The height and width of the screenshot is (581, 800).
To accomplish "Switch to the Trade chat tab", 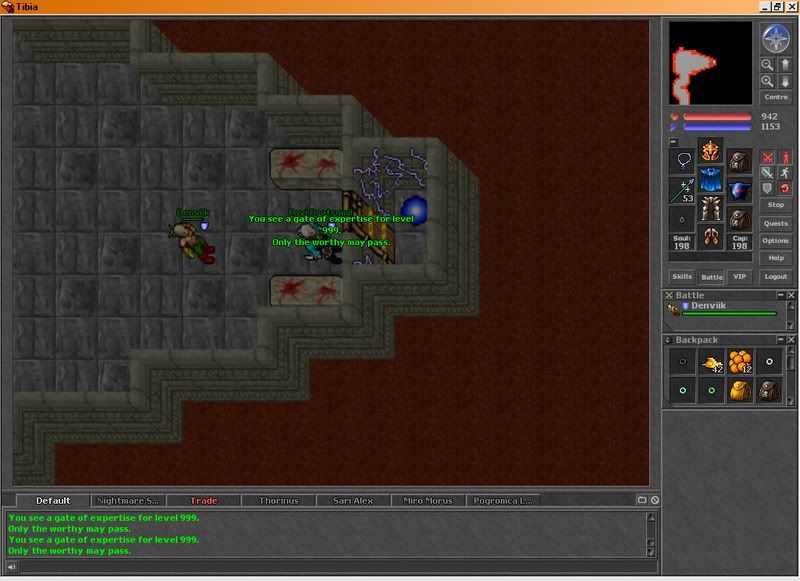I will 203,500.
